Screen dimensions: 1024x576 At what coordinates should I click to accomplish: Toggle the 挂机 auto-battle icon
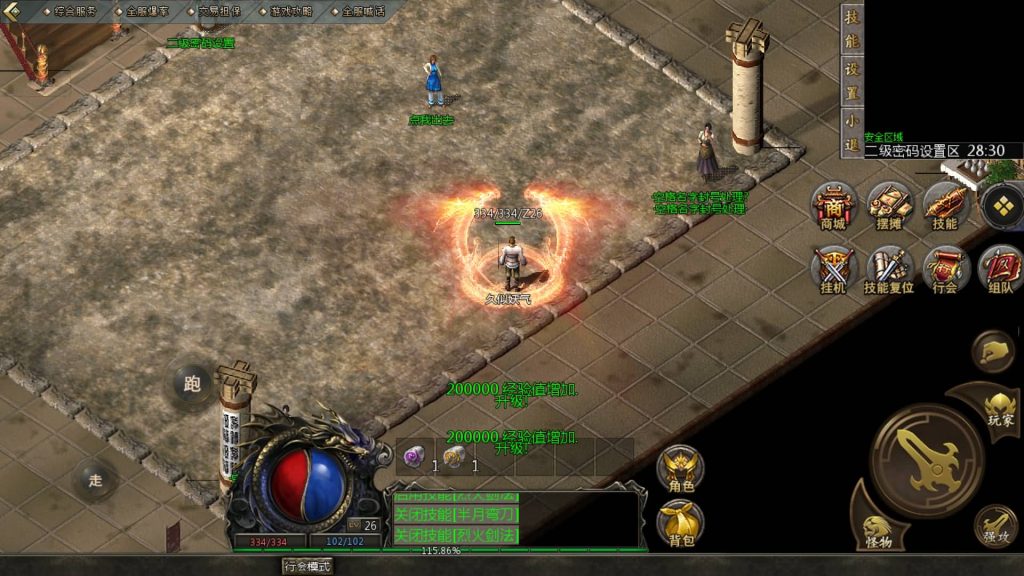(833, 268)
